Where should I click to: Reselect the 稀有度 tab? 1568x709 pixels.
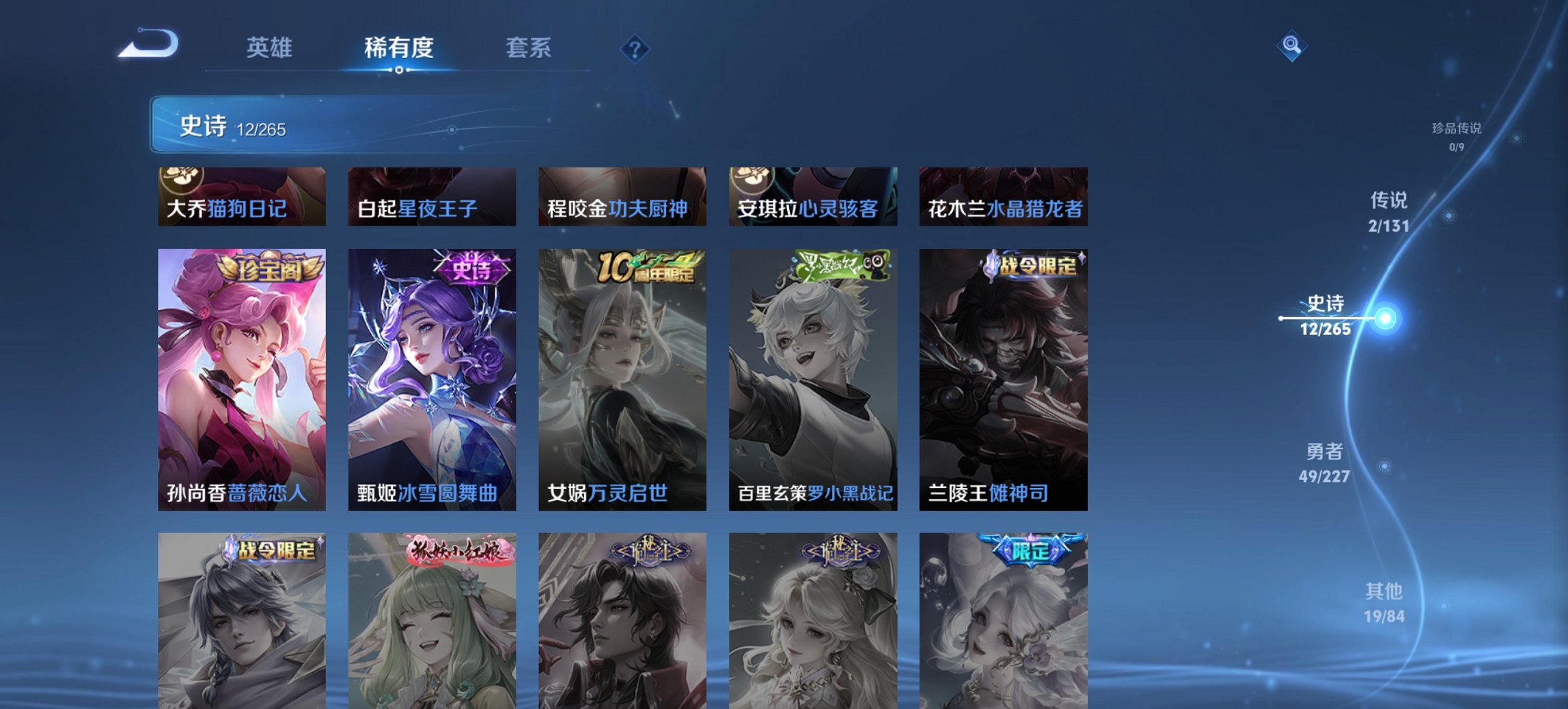coord(400,48)
